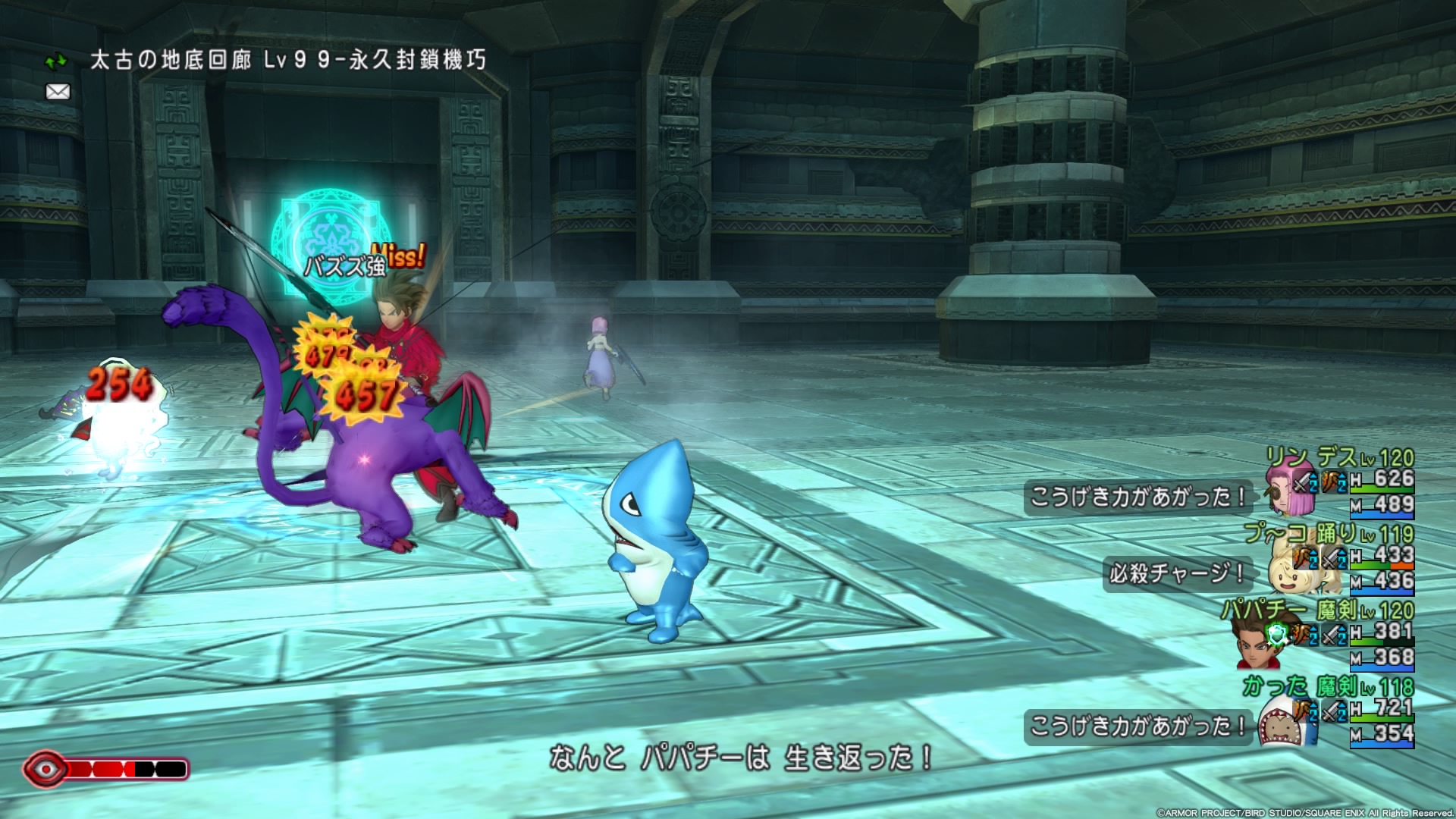The image size is (1456, 819).
Task: Pick かった's shark-hood portrait
Action: point(1281,723)
